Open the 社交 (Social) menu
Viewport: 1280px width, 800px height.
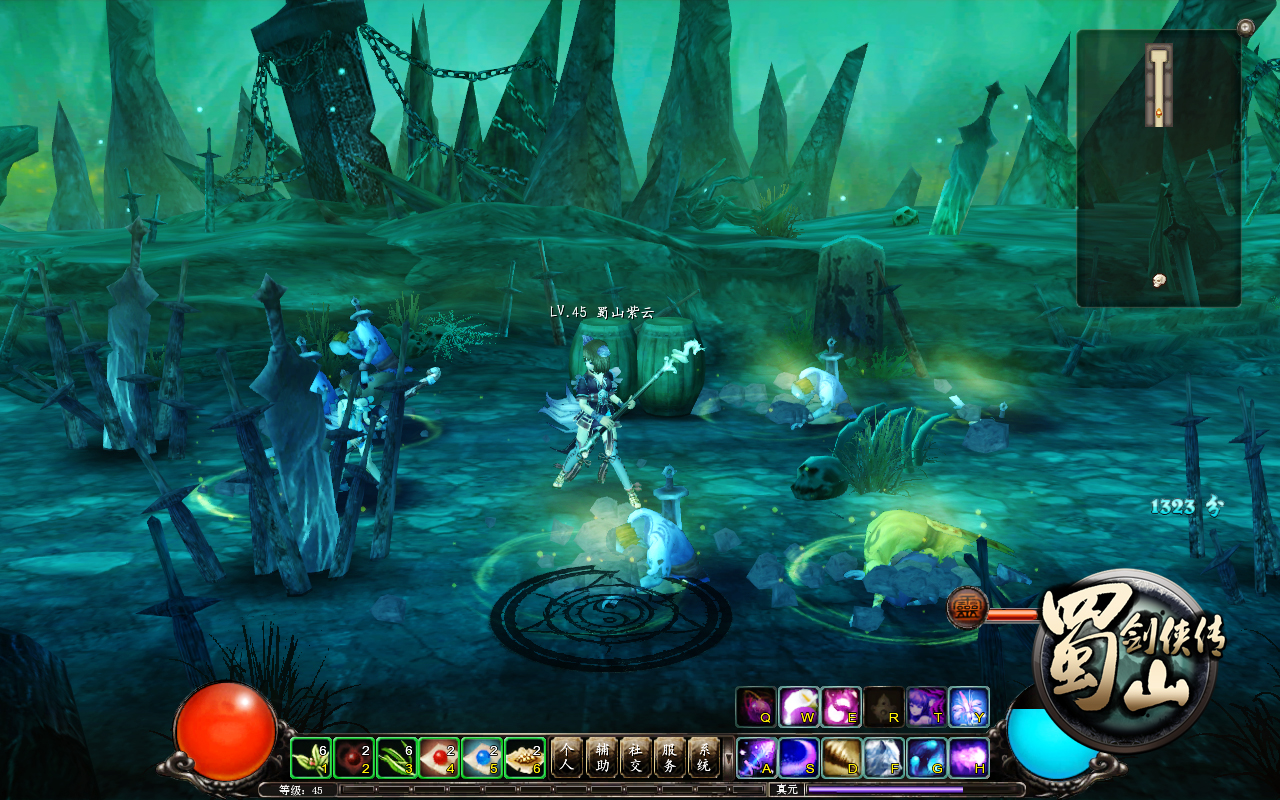[x=635, y=757]
